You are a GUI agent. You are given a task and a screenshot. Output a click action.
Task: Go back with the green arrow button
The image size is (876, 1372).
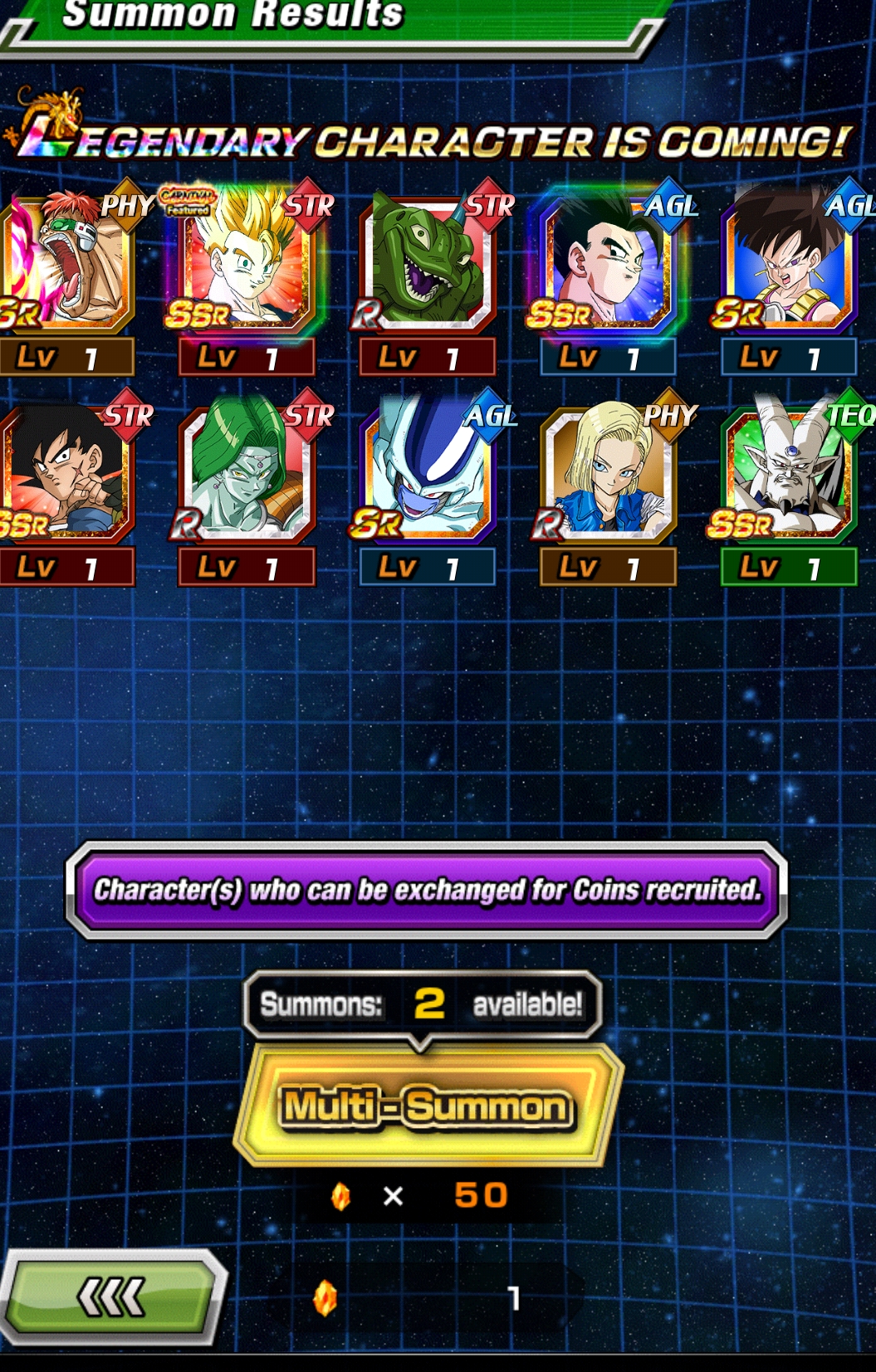[111, 1296]
